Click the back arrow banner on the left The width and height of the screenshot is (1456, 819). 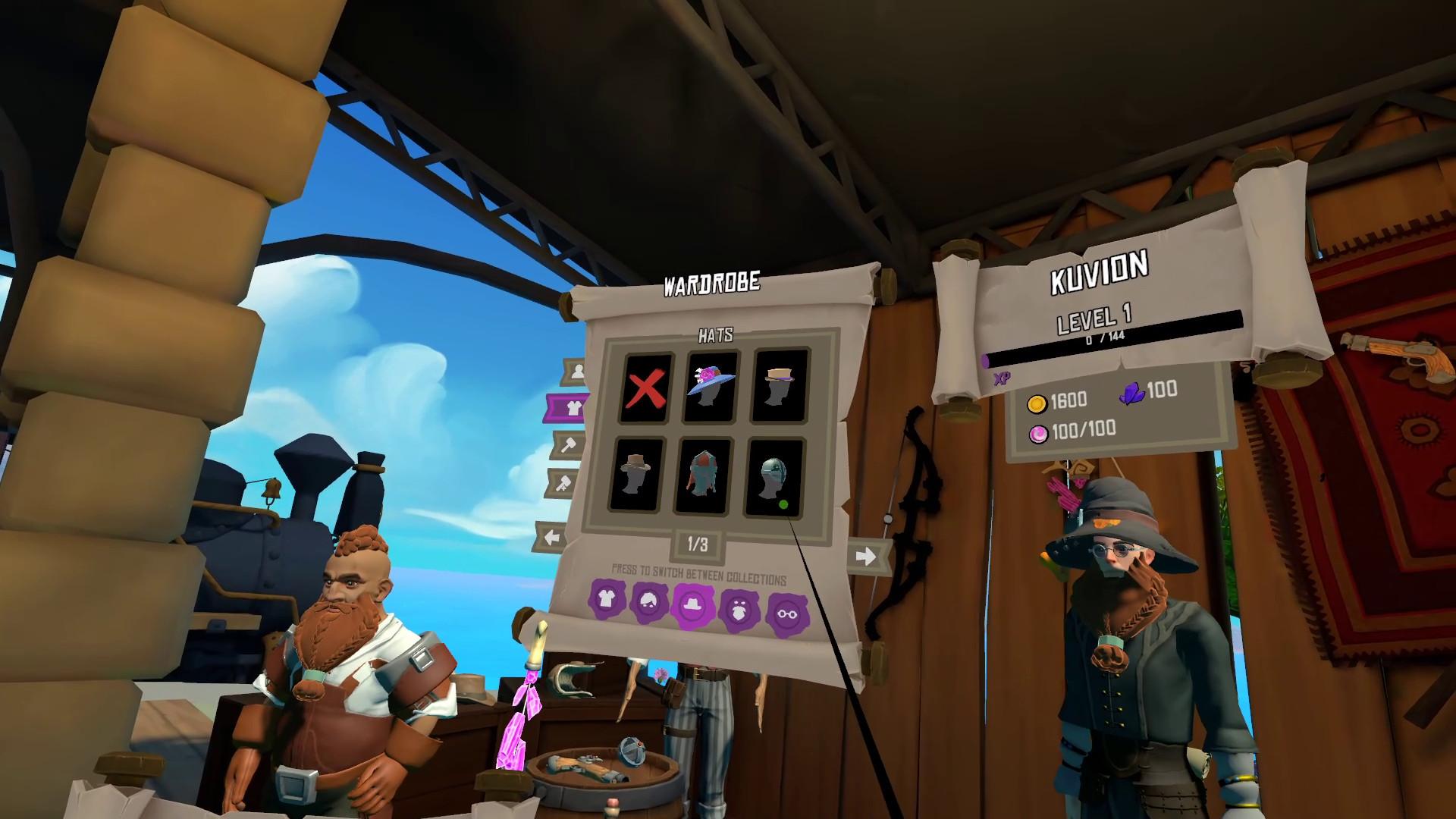point(553,535)
